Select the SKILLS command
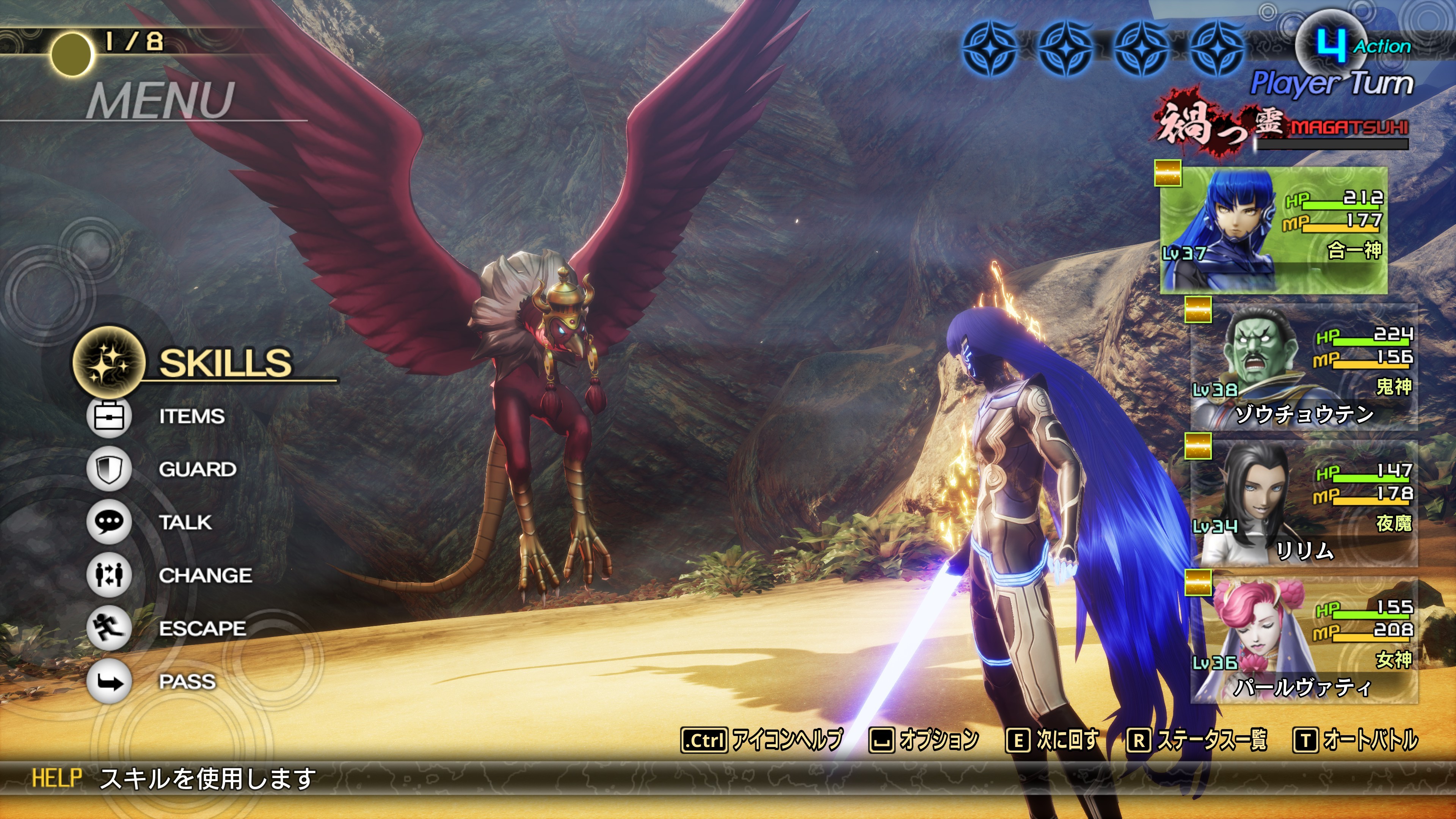 point(224,362)
